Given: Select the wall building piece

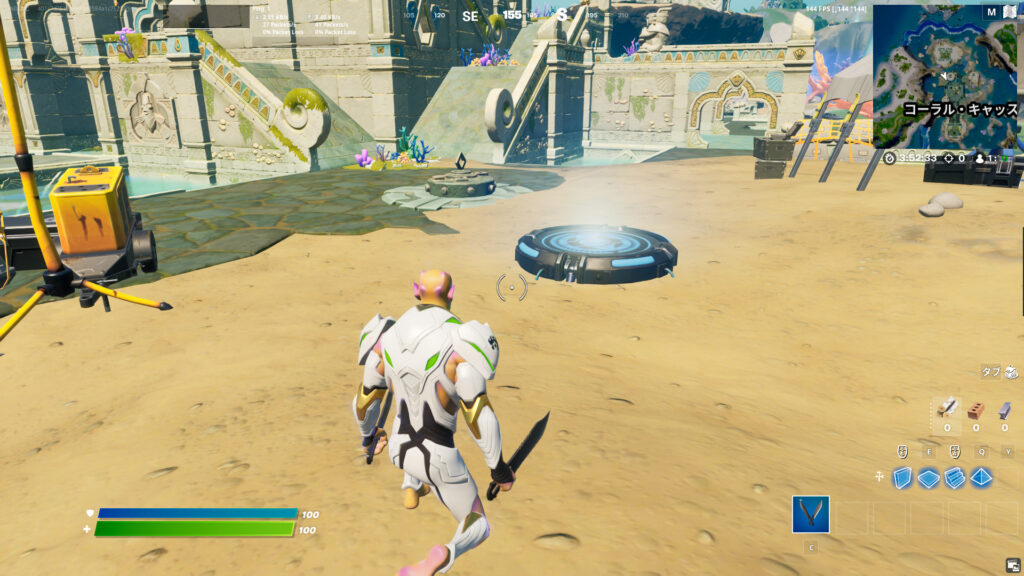Looking at the screenshot, I should click(x=903, y=478).
